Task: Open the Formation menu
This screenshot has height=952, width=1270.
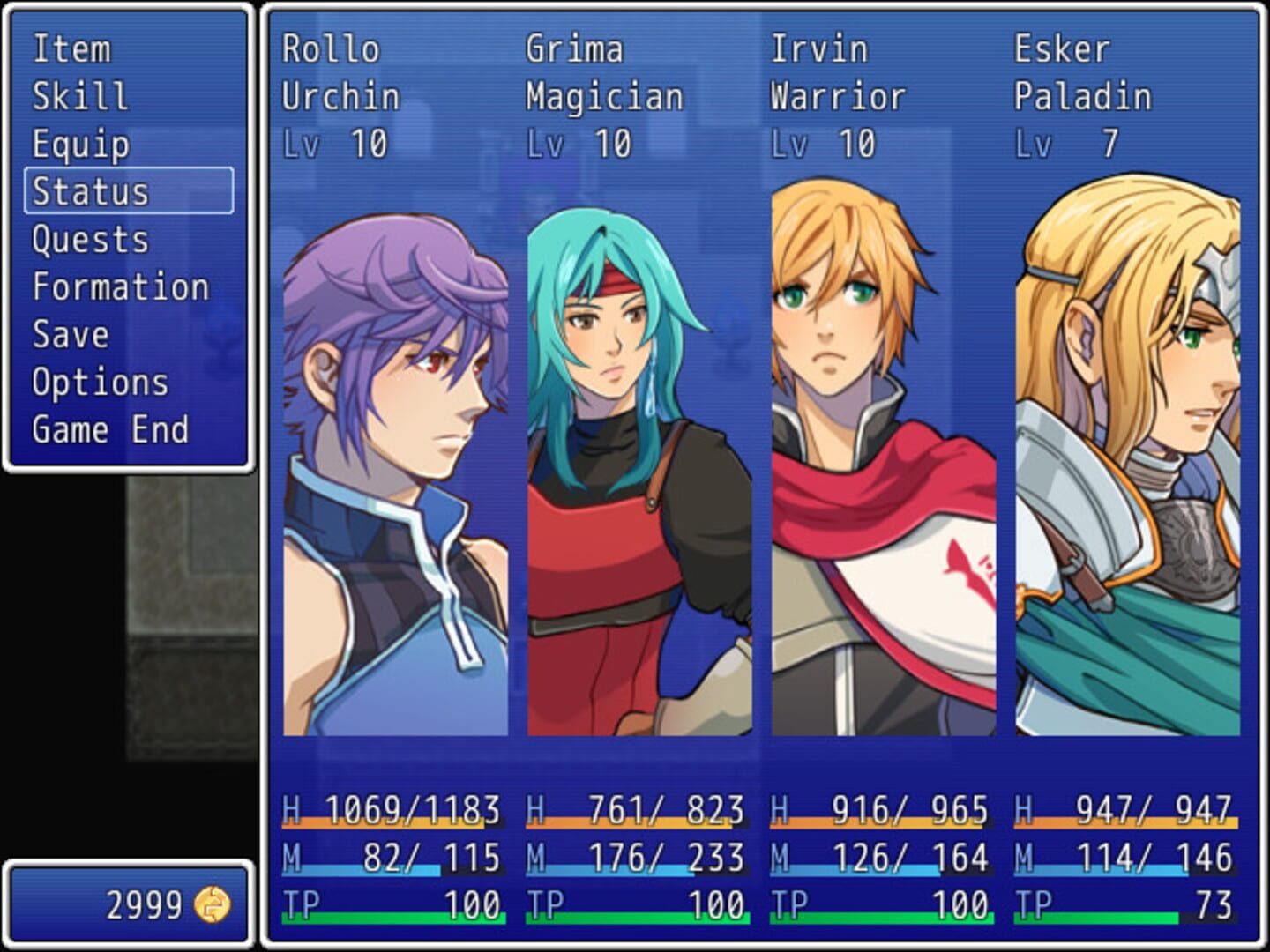Action: 120,286
